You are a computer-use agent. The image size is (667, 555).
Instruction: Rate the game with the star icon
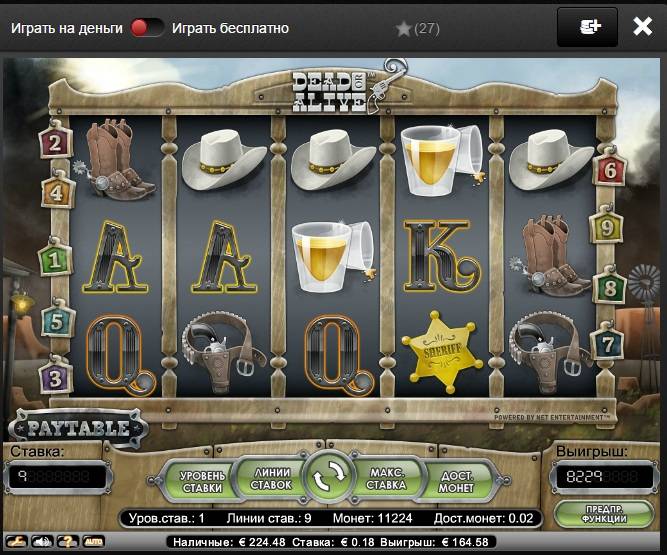point(404,29)
